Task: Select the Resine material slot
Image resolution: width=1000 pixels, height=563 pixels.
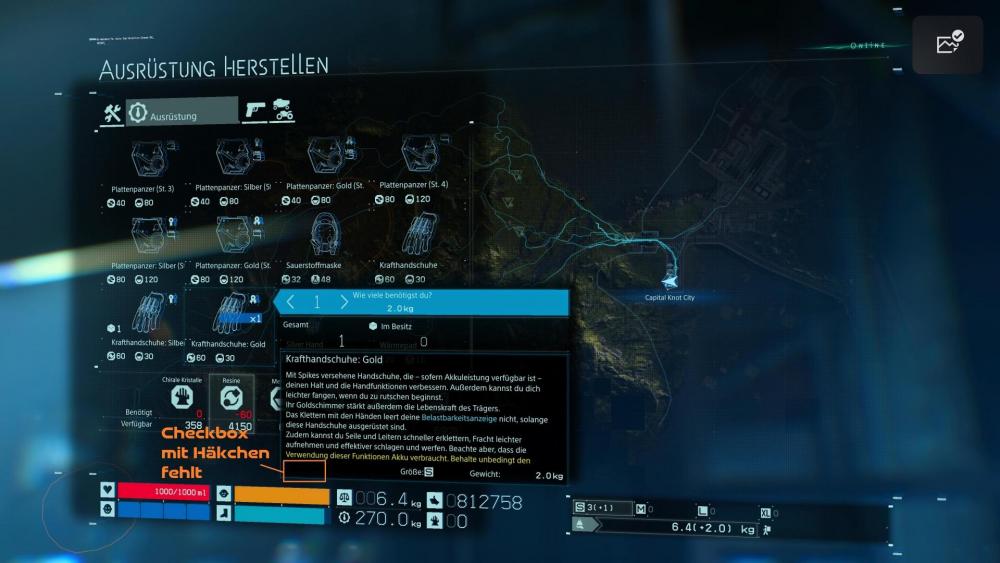Action: [230, 397]
